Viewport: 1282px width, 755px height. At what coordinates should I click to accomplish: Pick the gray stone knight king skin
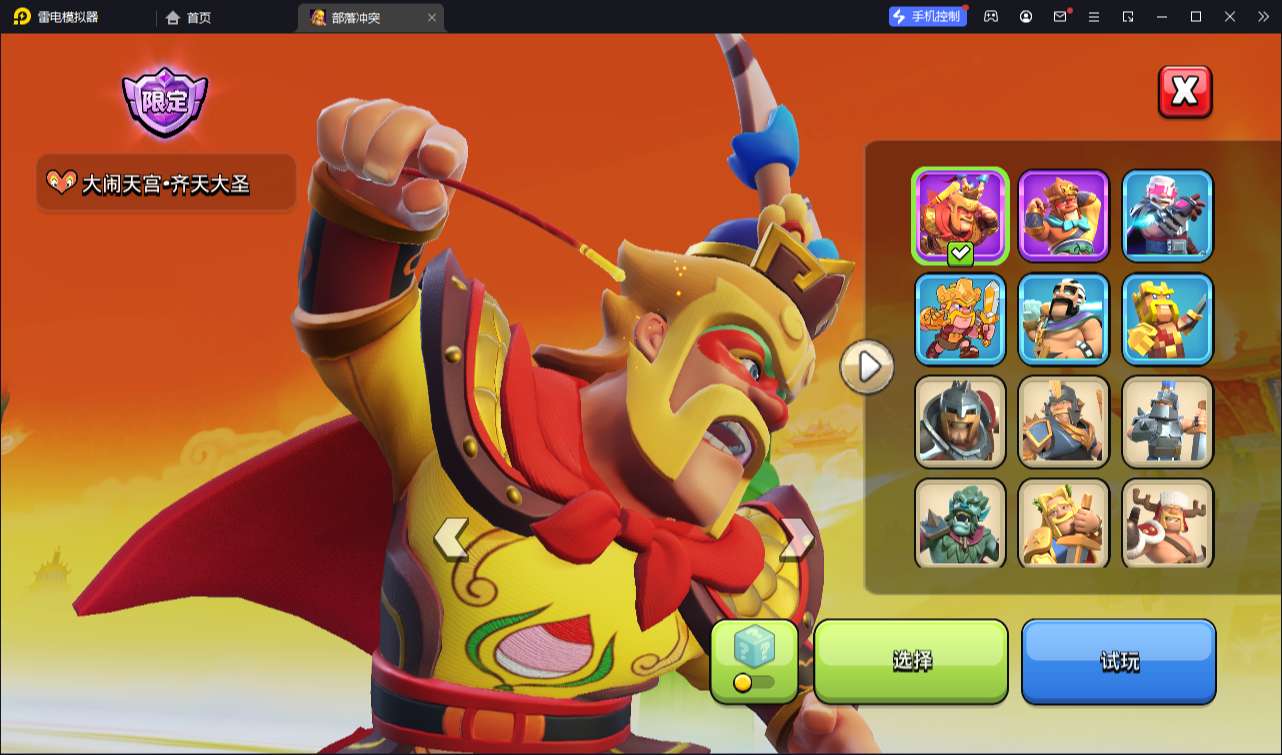click(1167, 421)
